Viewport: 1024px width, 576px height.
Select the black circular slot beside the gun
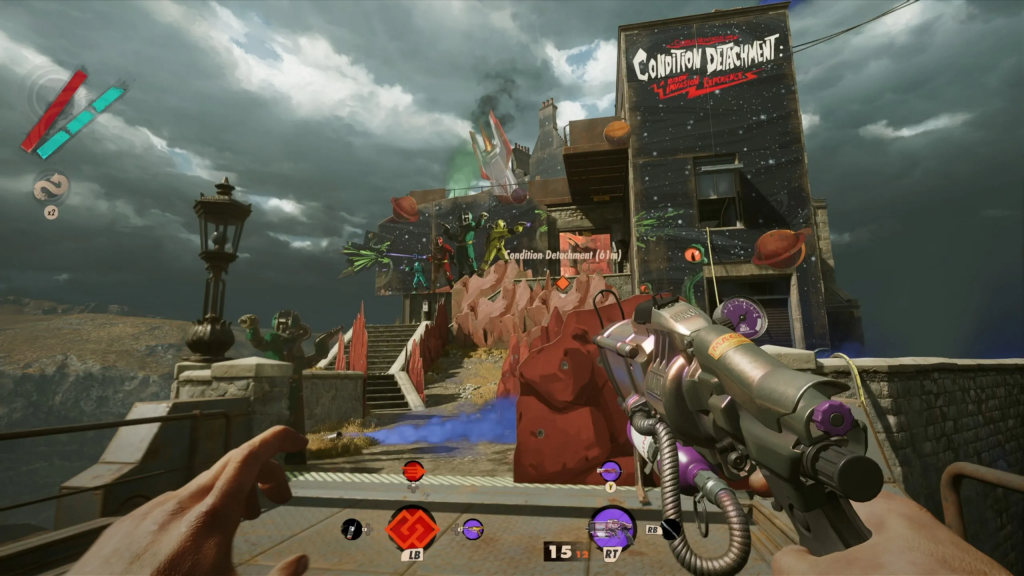tap(671, 529)
